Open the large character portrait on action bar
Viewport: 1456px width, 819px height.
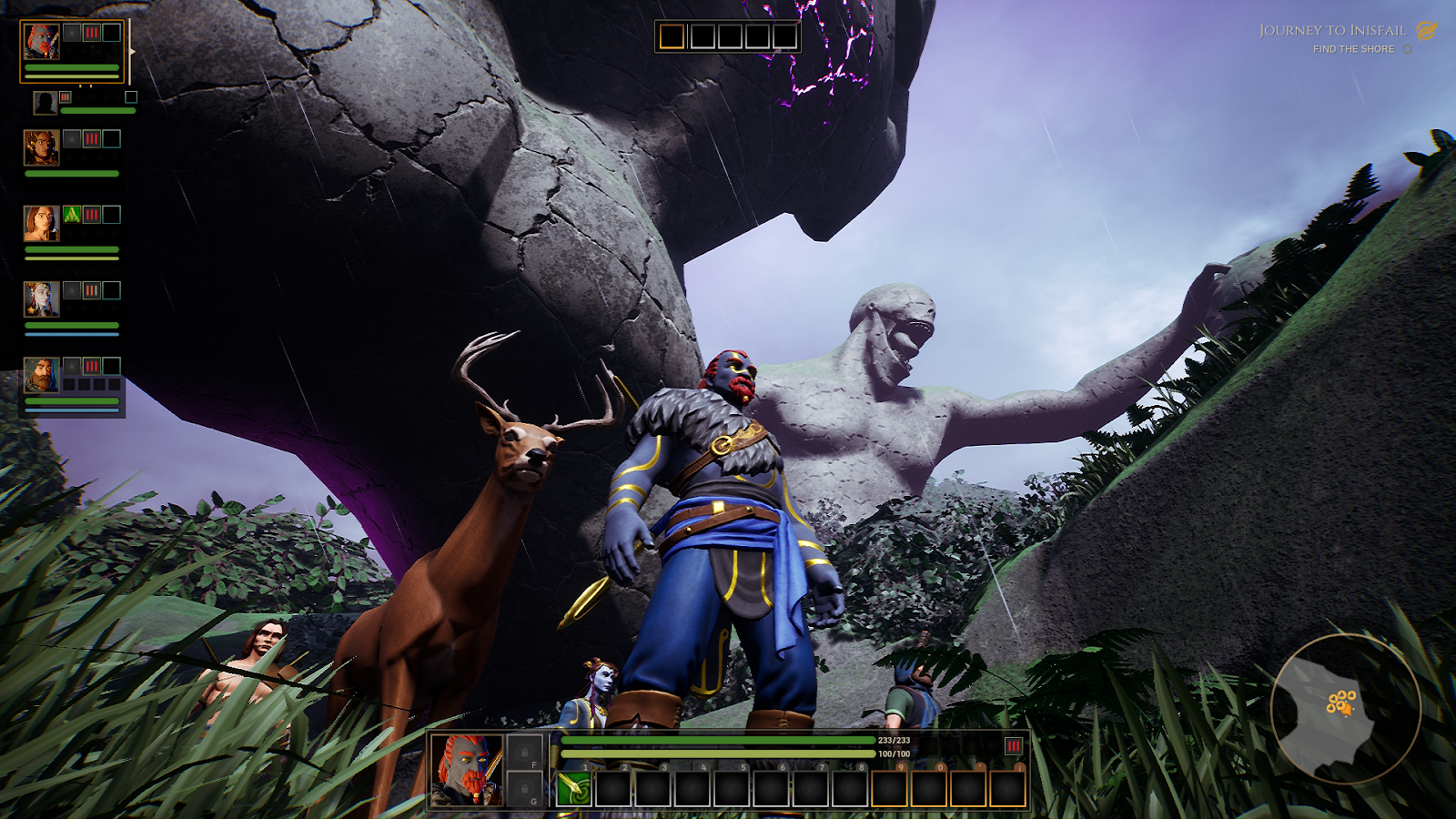pos(466,770)
